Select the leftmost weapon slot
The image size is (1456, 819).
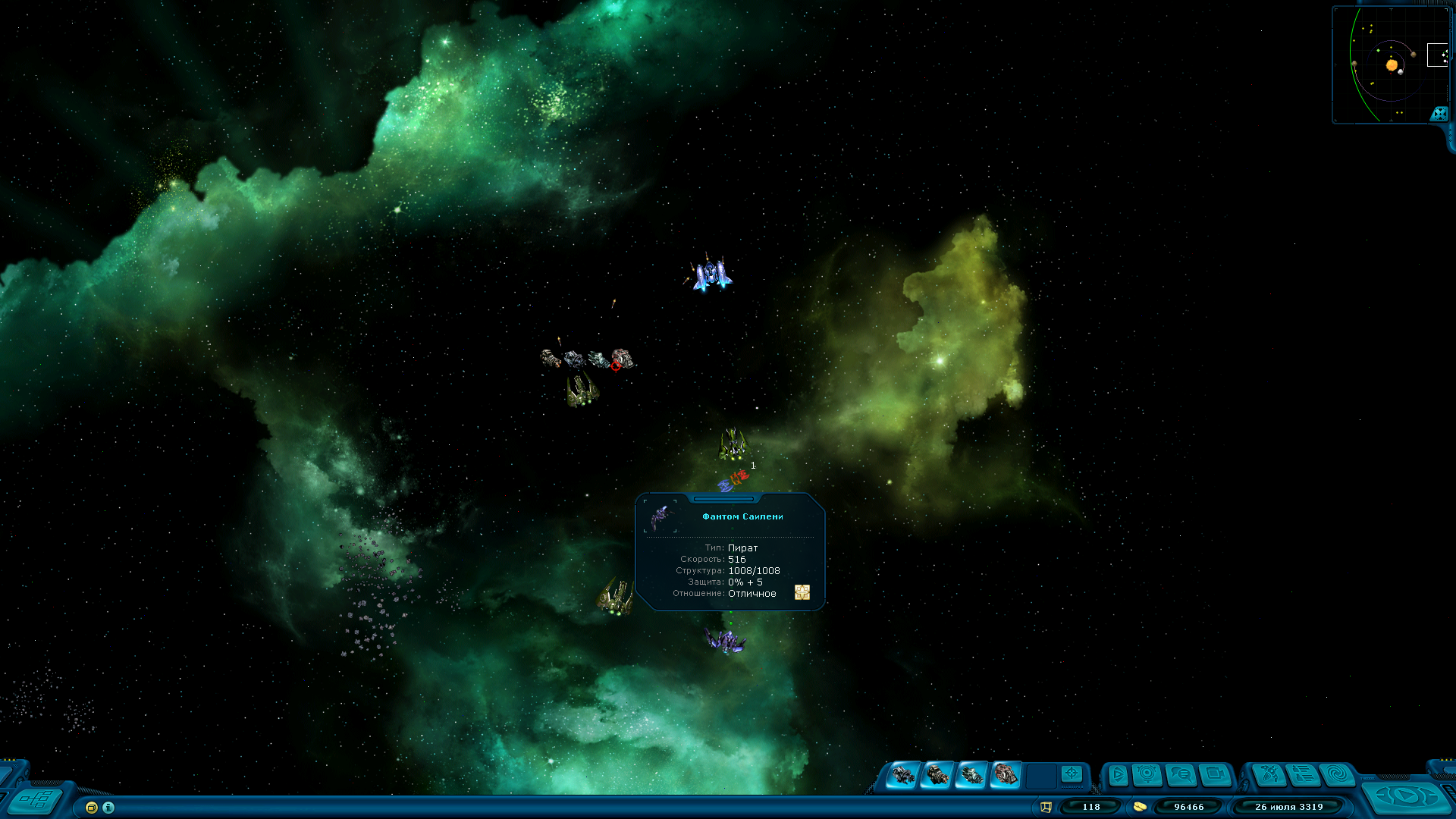point(902,775)
